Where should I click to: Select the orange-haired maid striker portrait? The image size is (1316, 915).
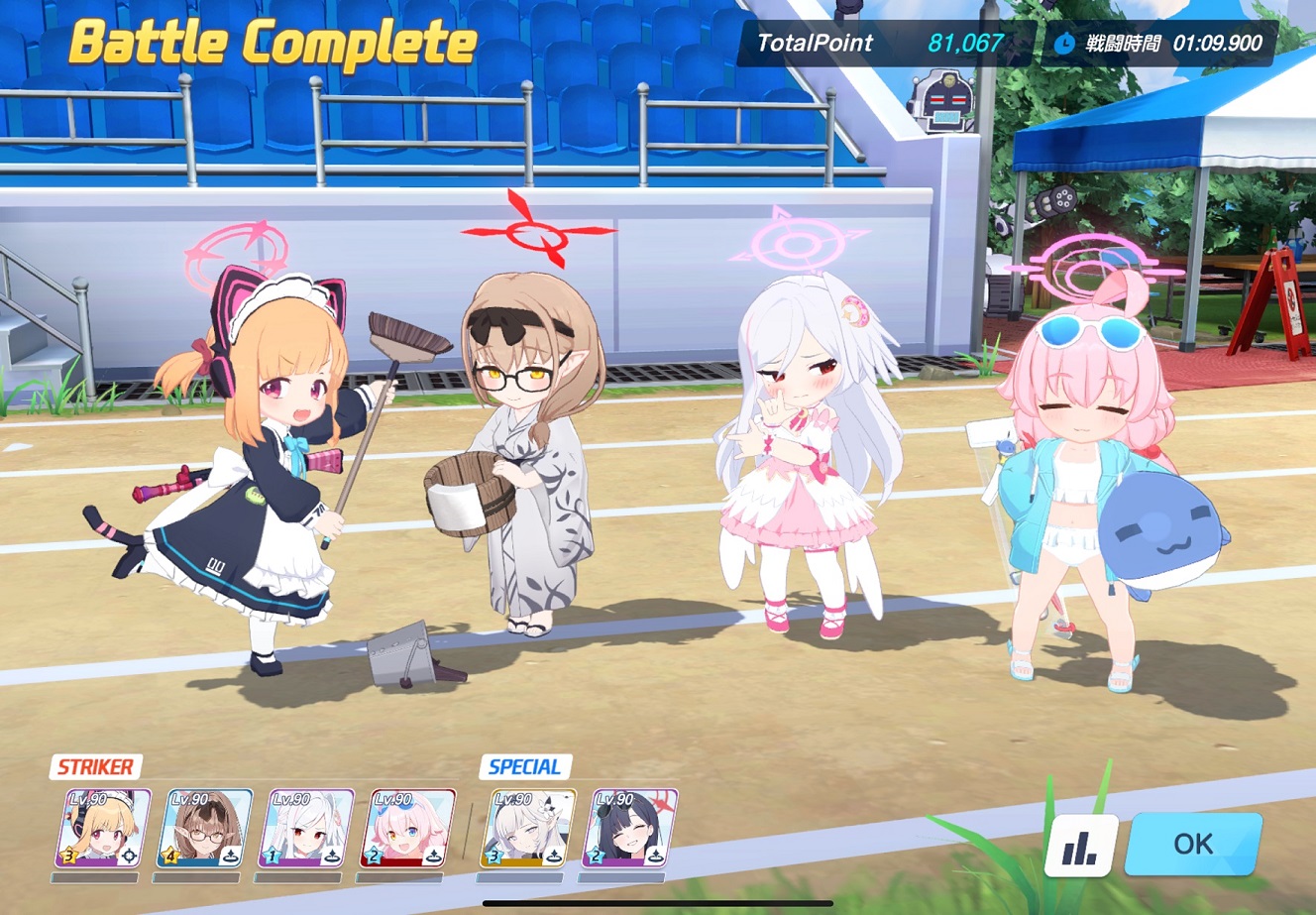click(x=103, y=829)
